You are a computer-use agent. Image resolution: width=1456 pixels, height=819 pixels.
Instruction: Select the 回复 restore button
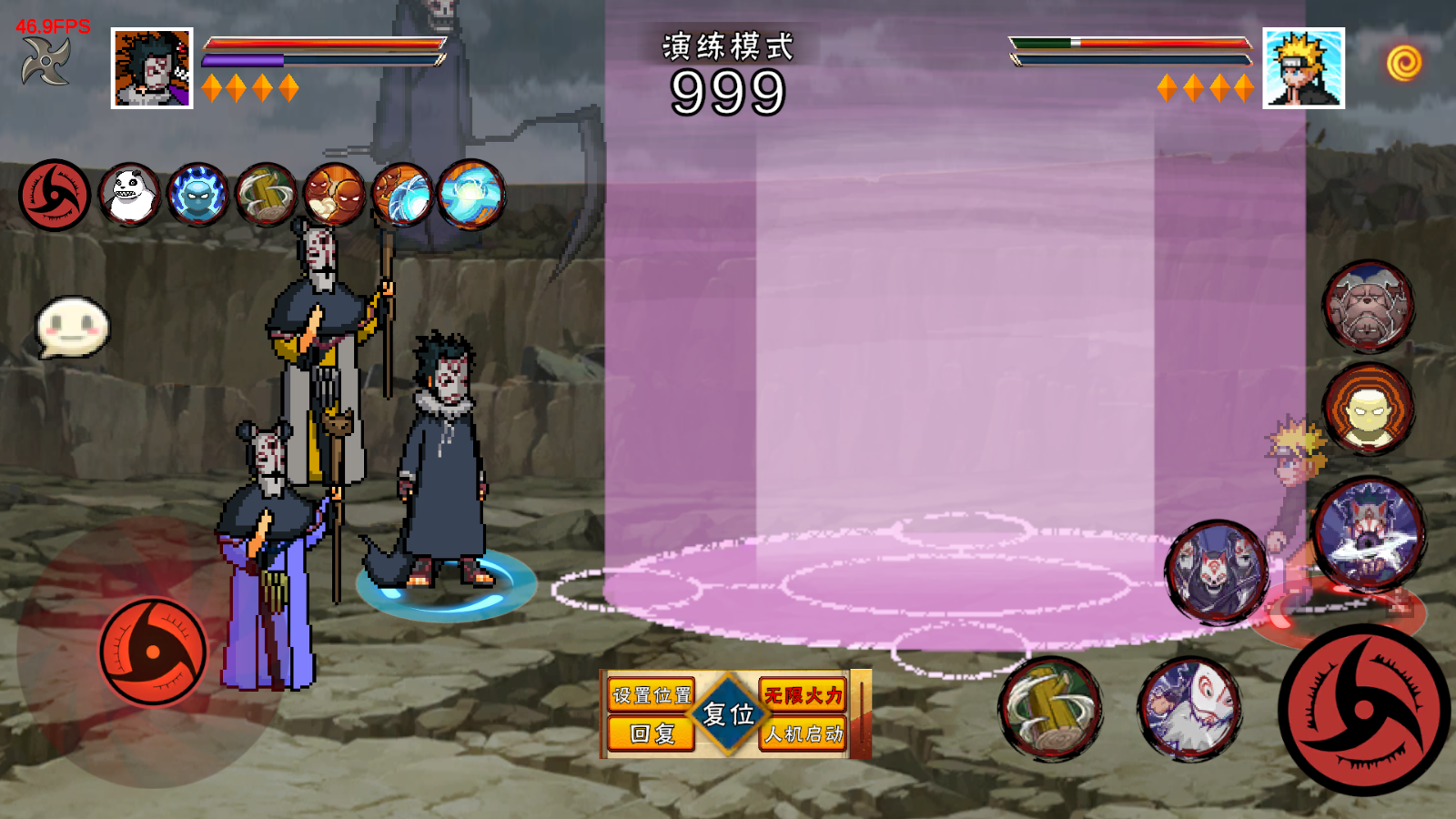click(651, 733)
